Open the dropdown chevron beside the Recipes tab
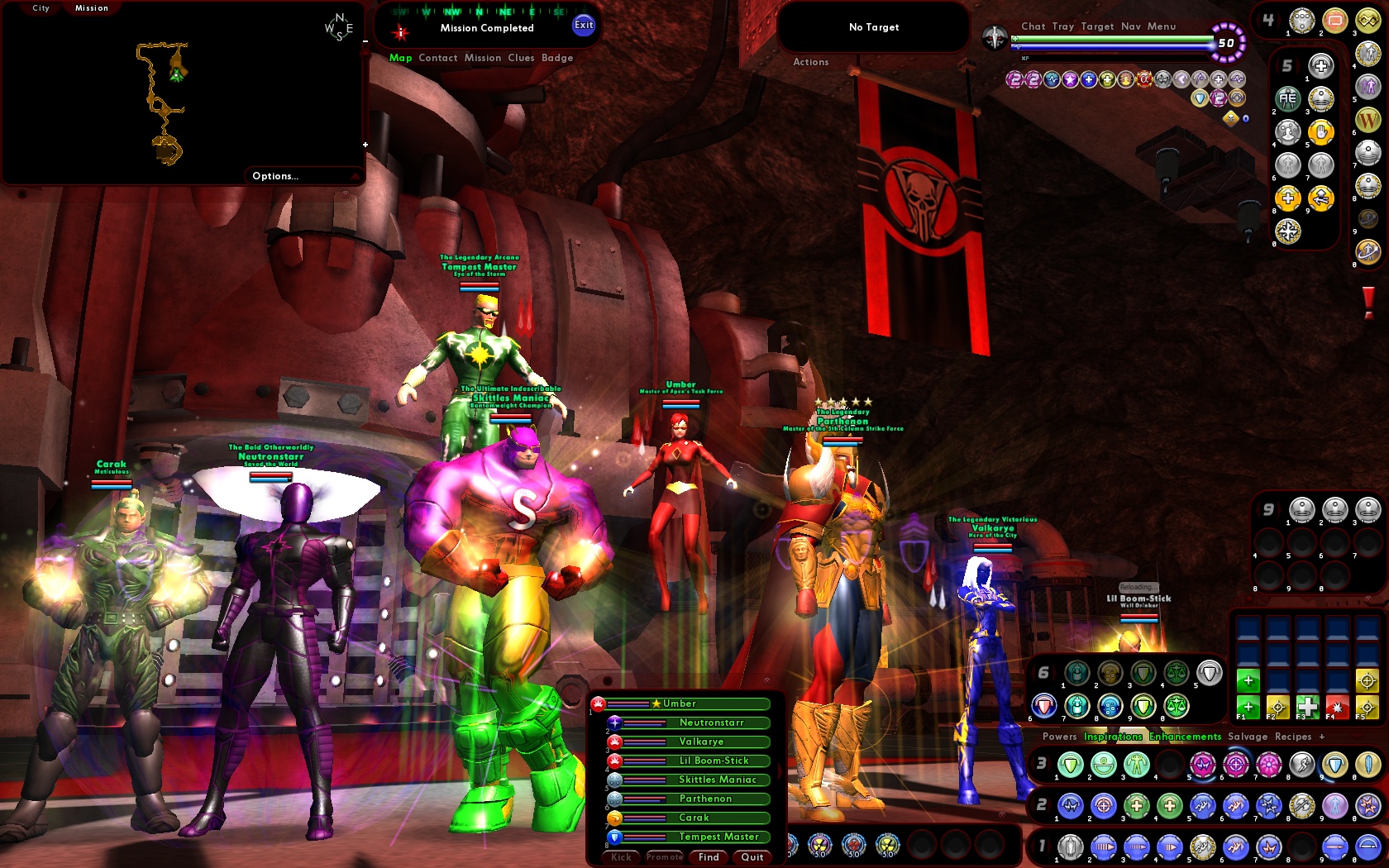 [x=1357, y=736]
